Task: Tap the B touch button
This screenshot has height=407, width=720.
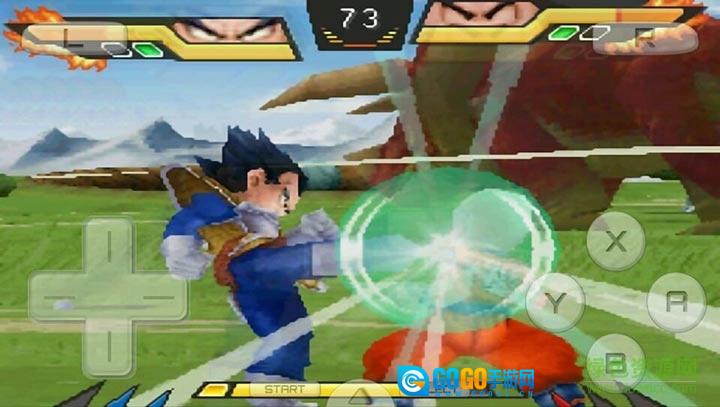Action: (x=616, y=362)
